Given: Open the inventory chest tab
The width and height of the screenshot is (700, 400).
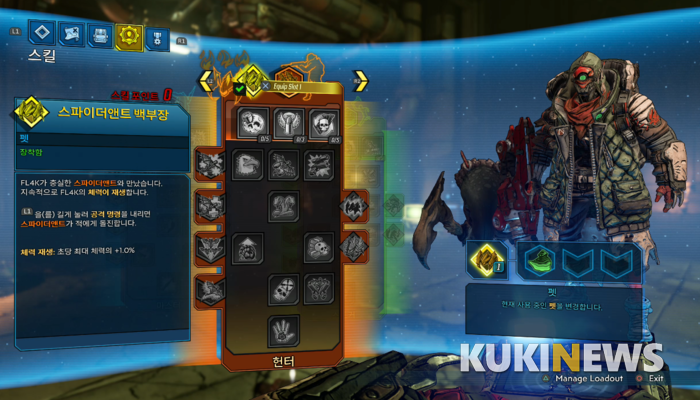Looking at the screenshot, I should 100,36.
